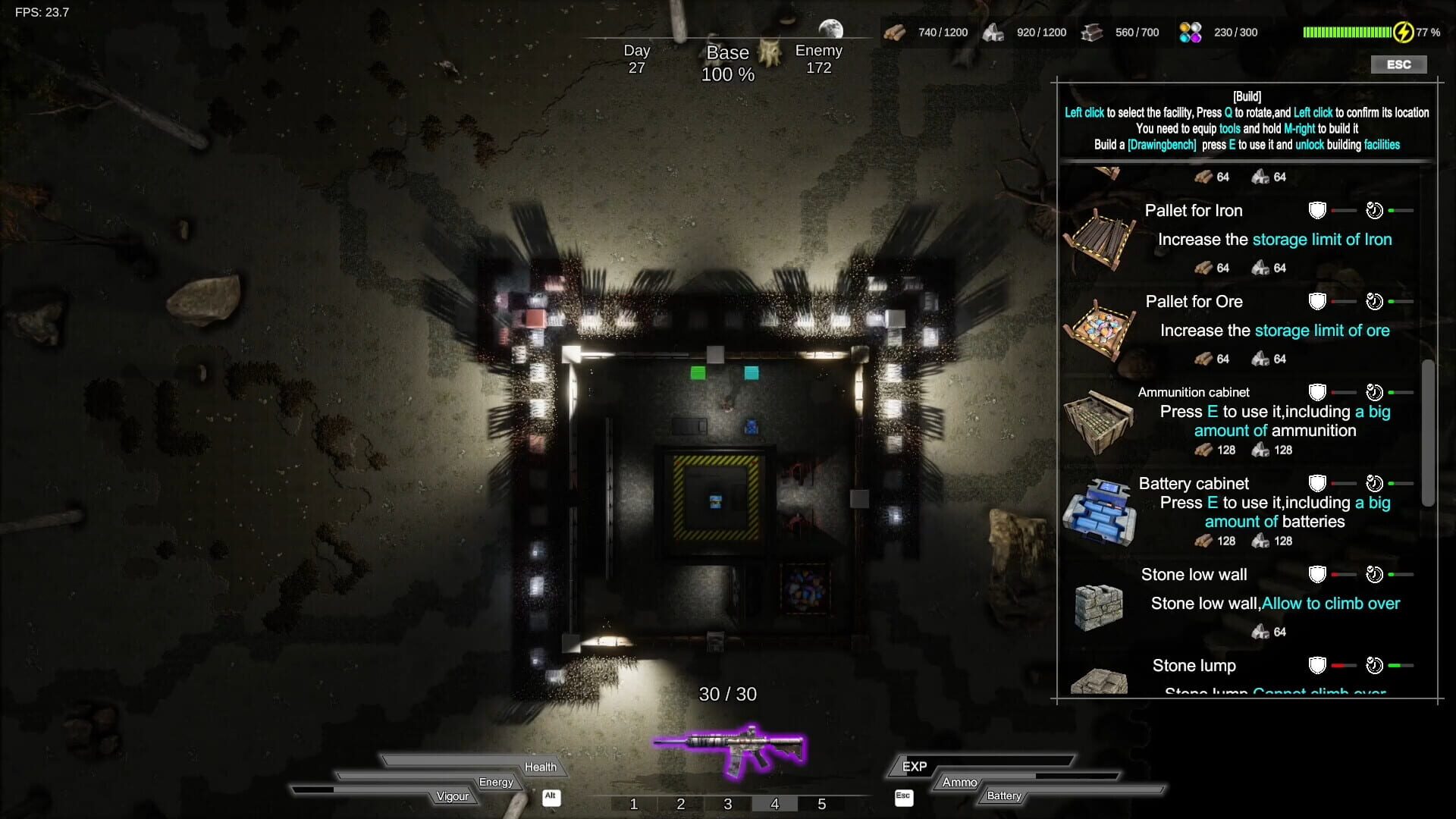The width and height of the screenshot is (1456, 819).
Task: Toggle the shield durability indicator on Stone low wall
Action: pos(1317,574)
